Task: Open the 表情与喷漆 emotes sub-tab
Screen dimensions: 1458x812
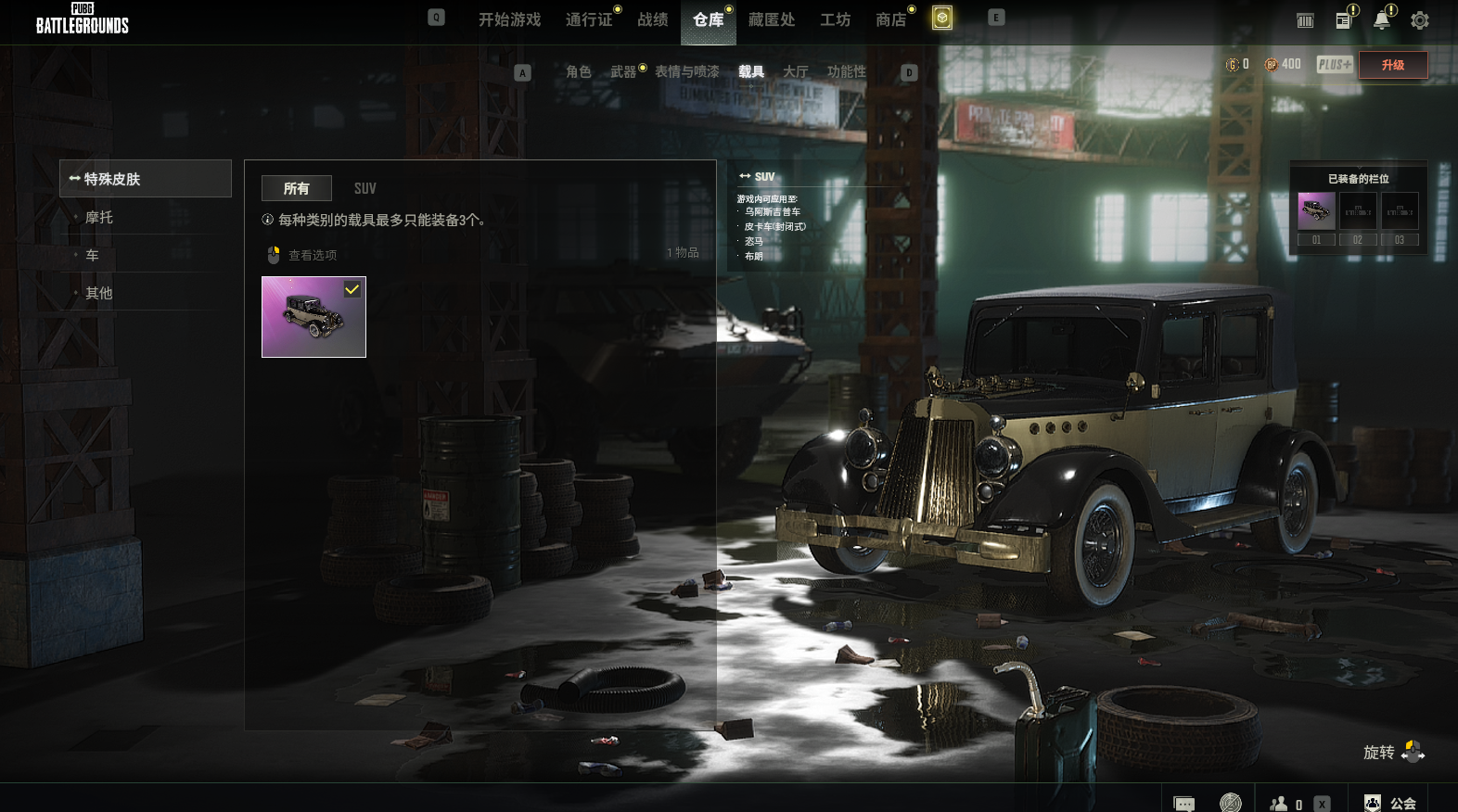Action: point(687,71)
